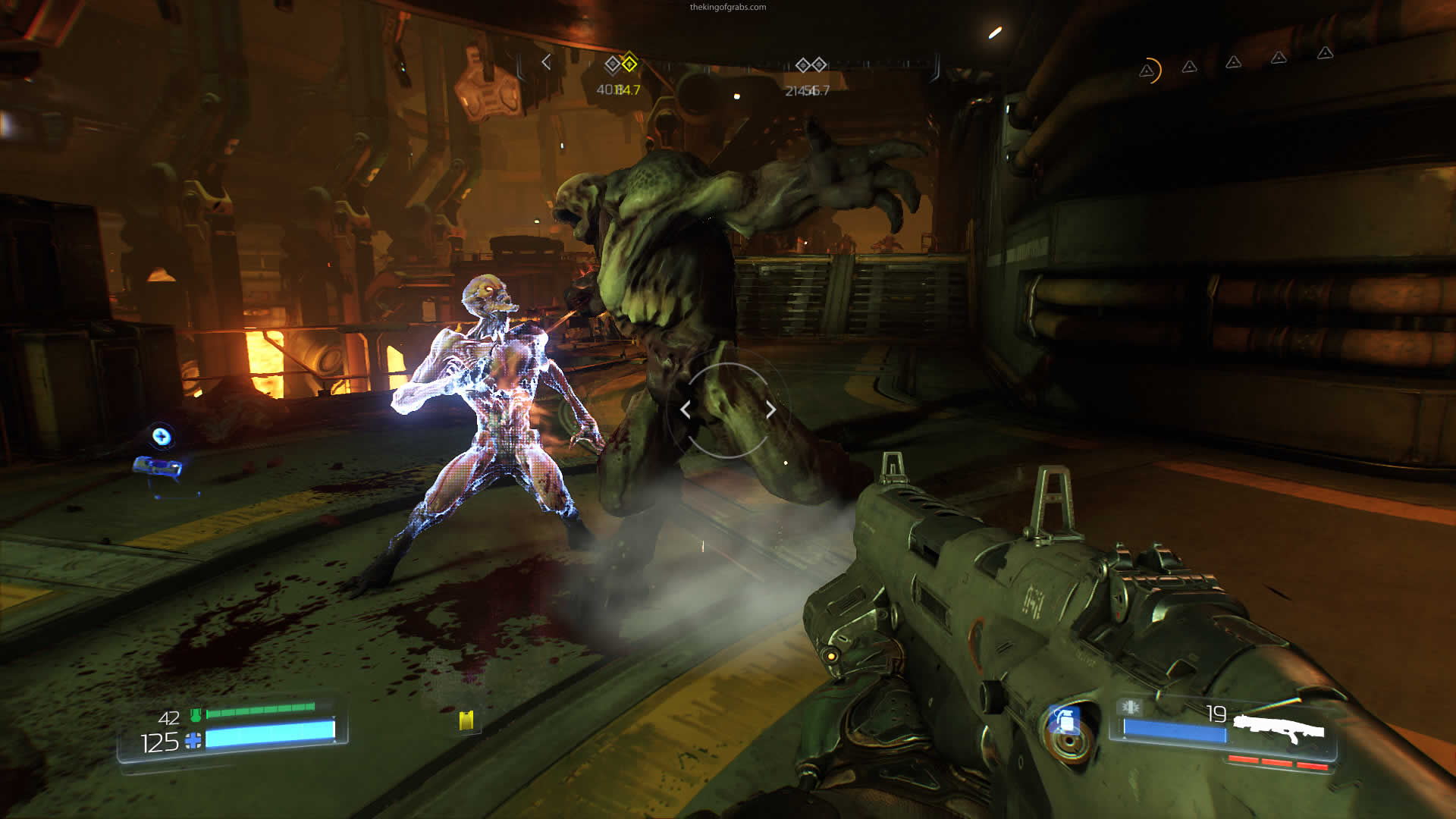Click the compass left arrow indicator
Image resolution: width=1456 pixels, height=819 pixels.
pos(546,62)
